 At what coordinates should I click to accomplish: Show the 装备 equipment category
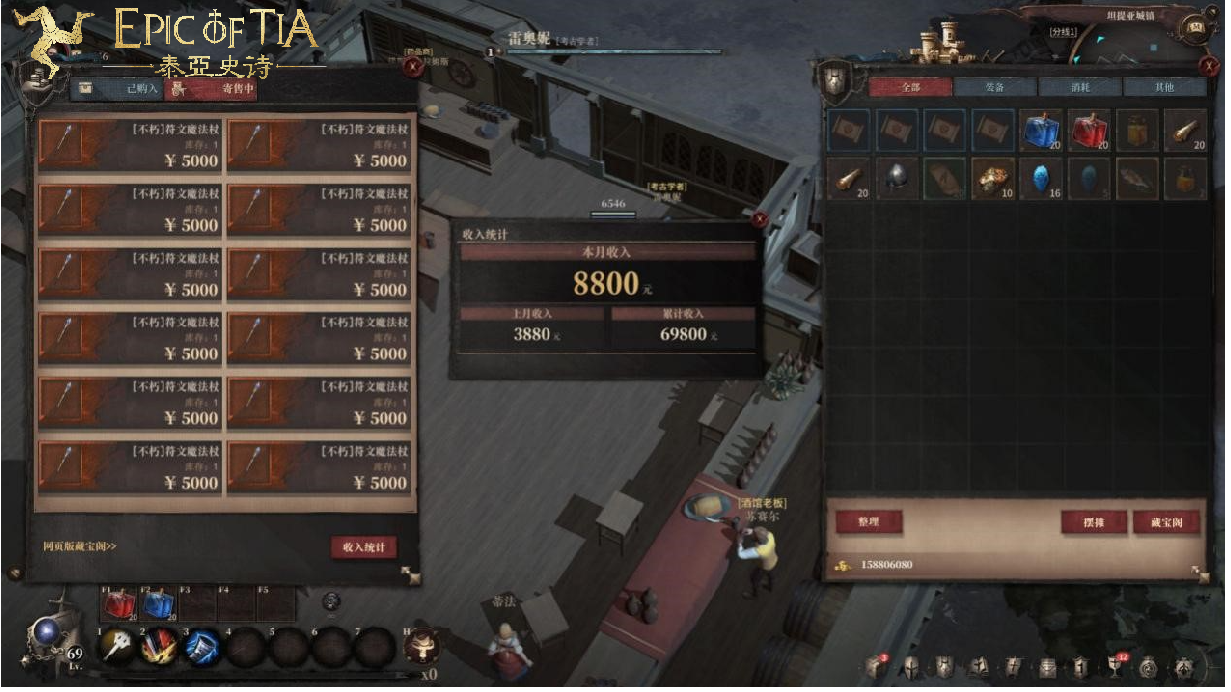point(994,87)
